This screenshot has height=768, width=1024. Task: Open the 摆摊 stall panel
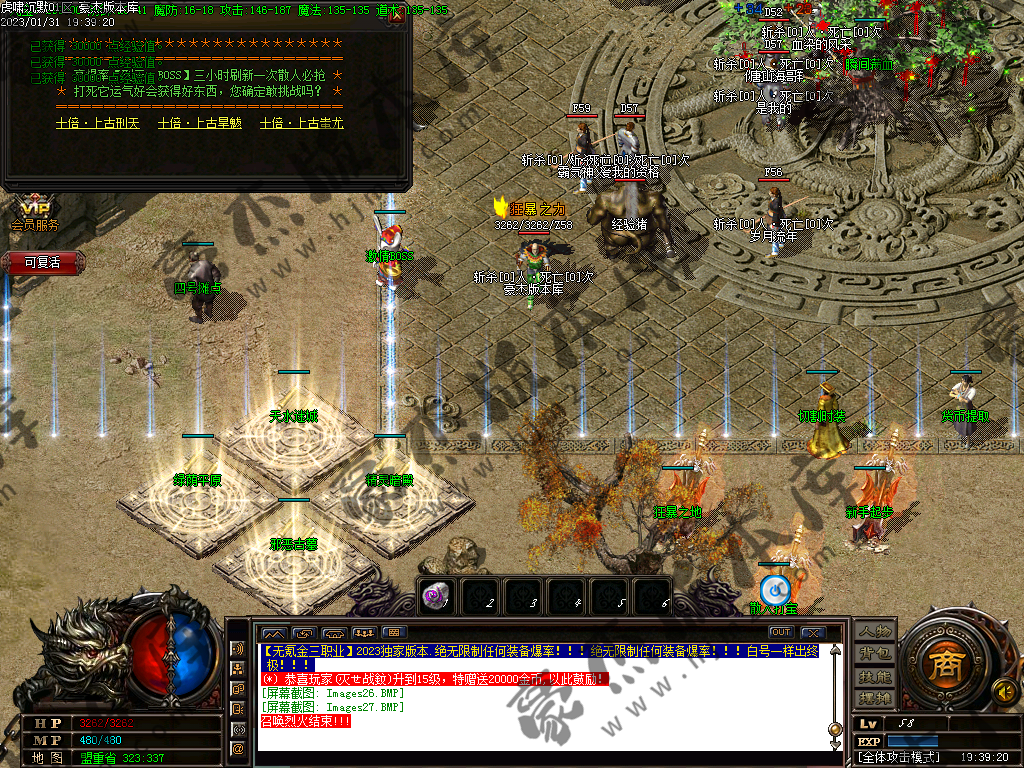click(x=875, y=697)
